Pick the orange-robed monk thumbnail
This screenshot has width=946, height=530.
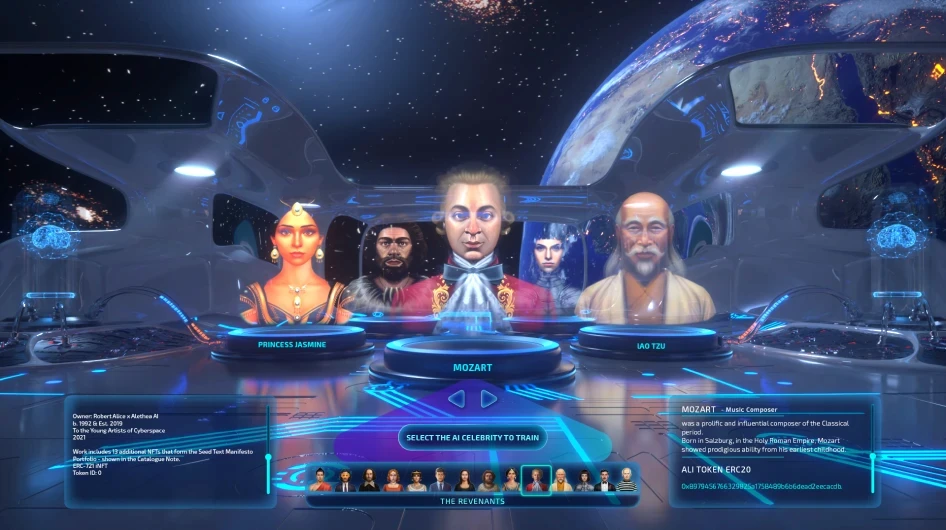click(x=320, y=480)
